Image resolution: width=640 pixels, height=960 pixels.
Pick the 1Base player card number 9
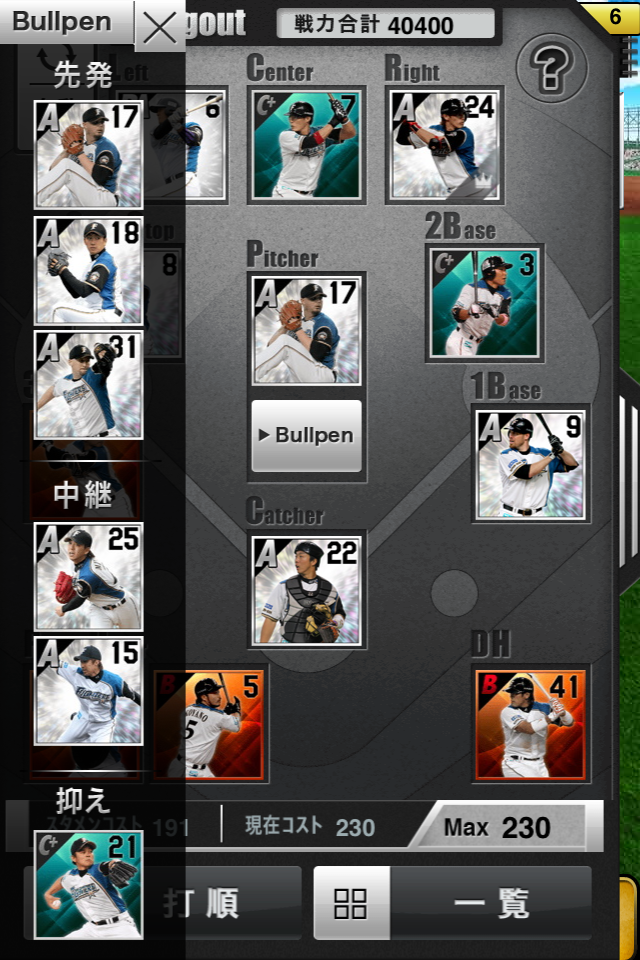(x=531, y=463)
